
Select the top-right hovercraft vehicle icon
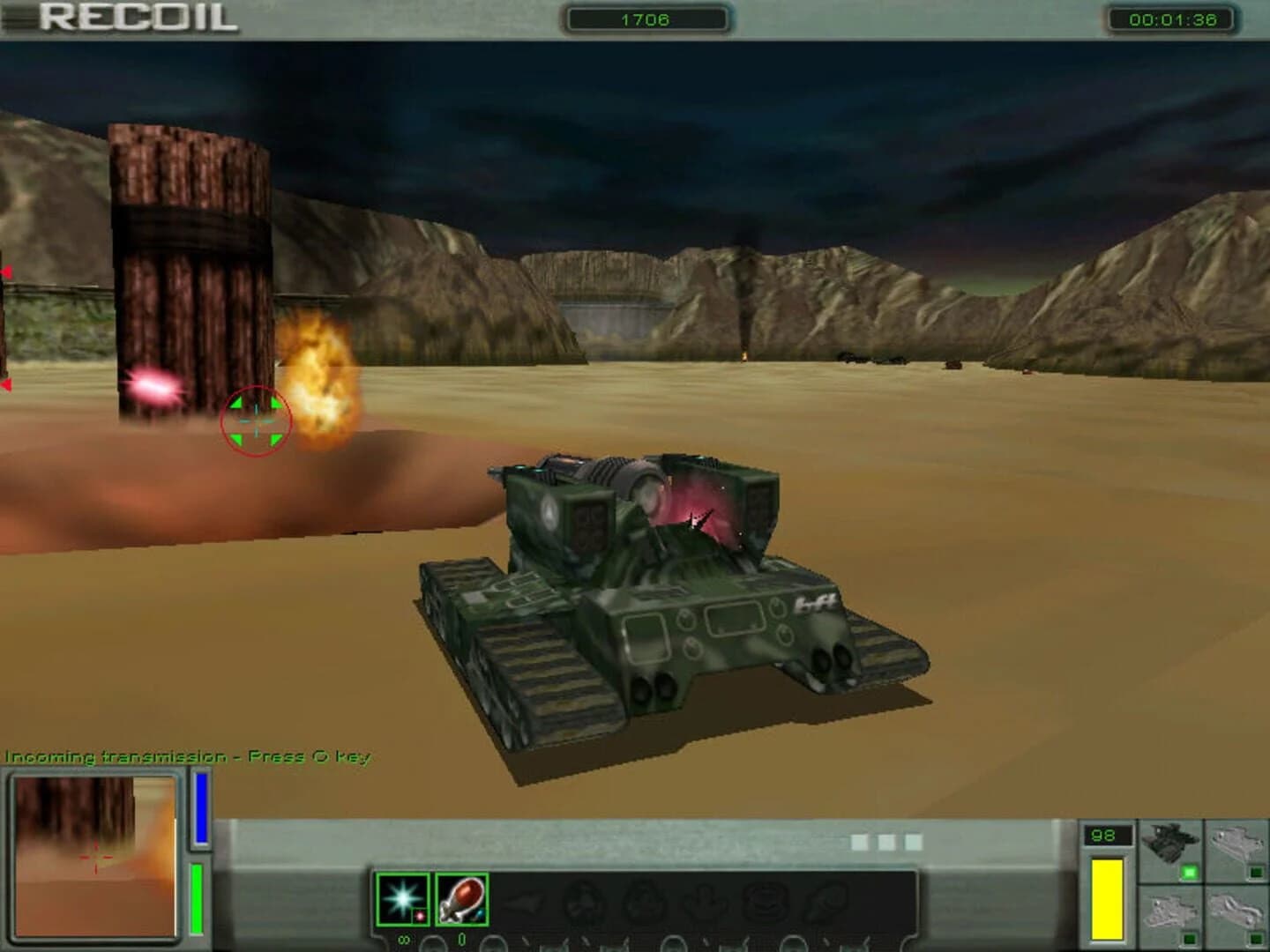tap(1237, 842)
